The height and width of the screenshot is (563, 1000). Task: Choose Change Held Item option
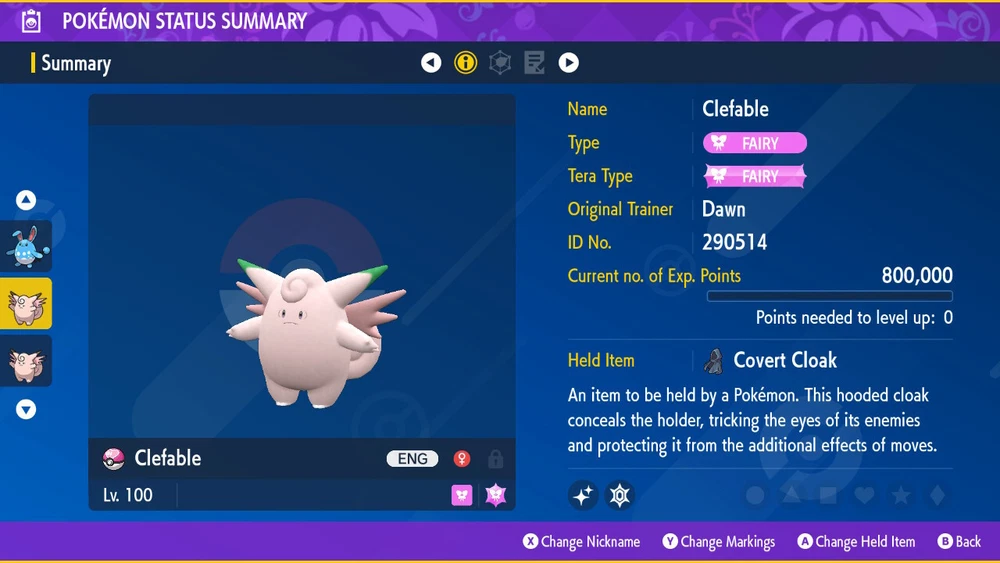coord(856,542)
